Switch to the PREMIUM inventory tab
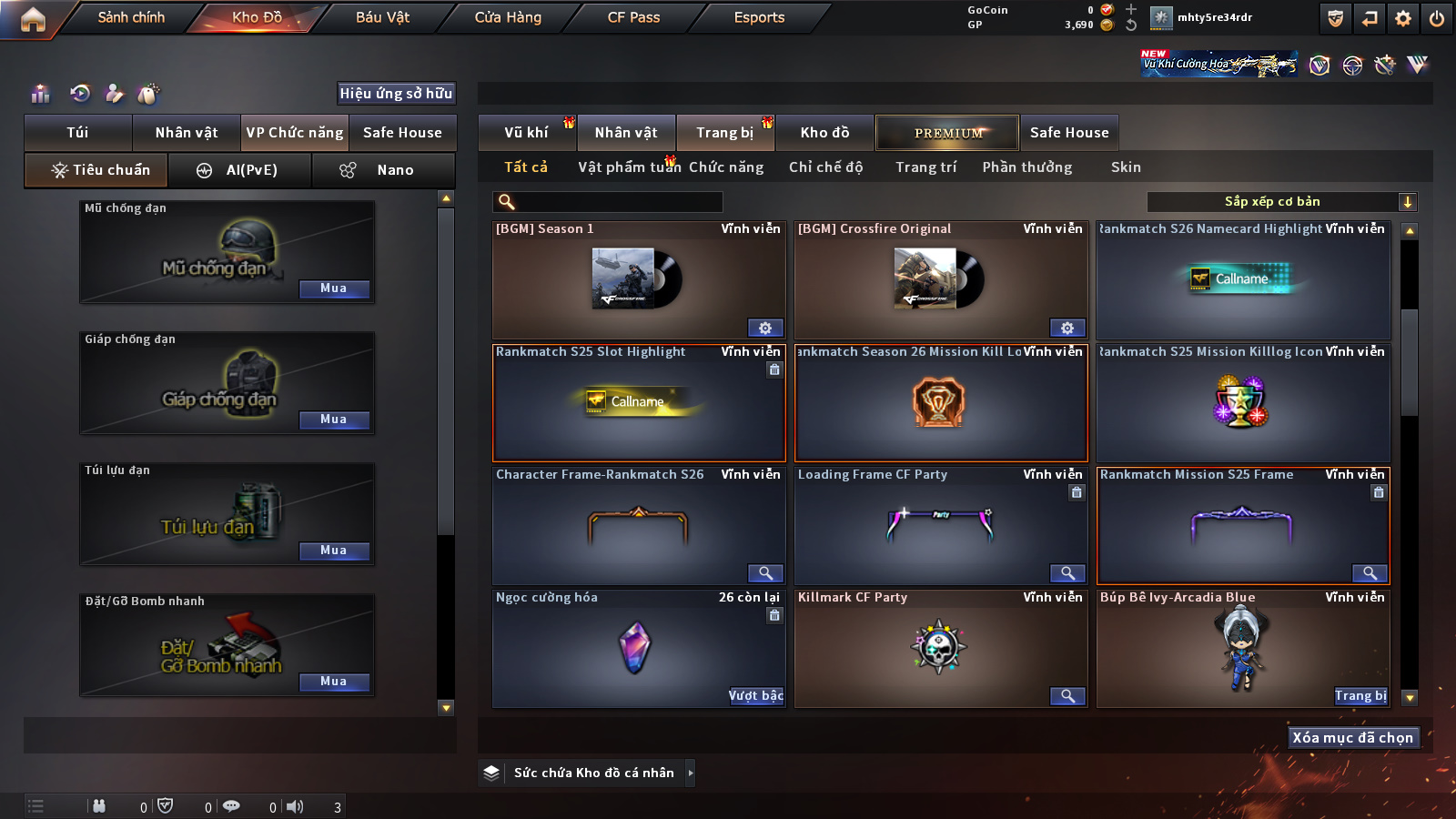 coord(947,133)
